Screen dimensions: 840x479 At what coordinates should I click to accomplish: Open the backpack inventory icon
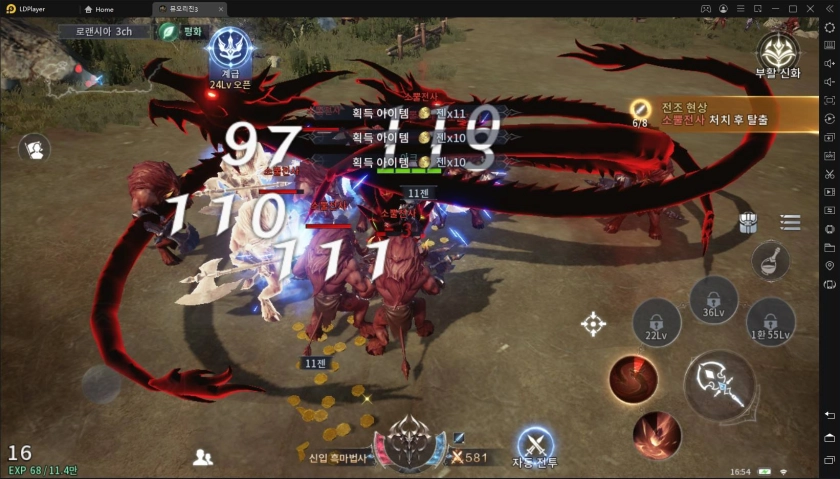tap(748, 223)
